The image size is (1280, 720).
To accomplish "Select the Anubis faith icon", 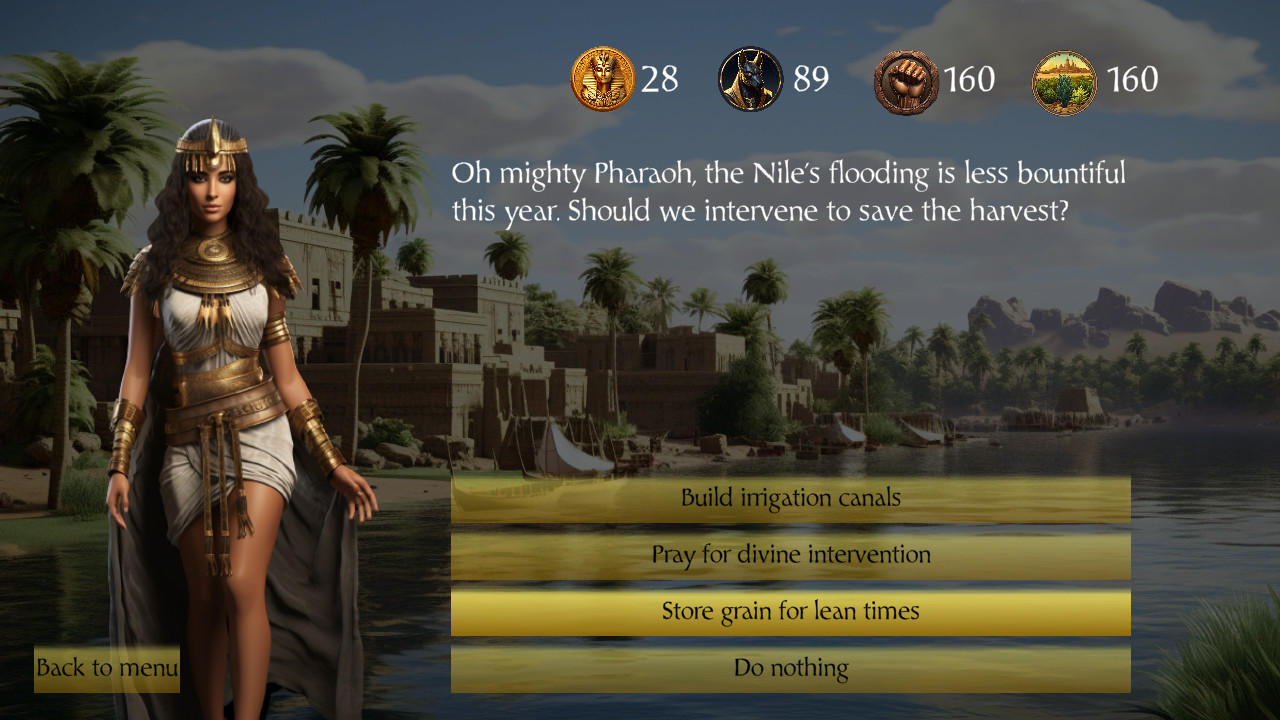I will tap(750, 78).
